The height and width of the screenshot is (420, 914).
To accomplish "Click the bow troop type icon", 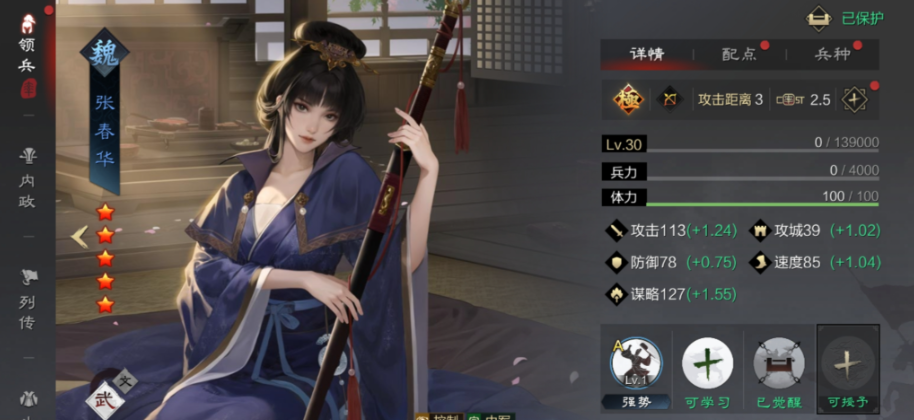I will (669, 99).
